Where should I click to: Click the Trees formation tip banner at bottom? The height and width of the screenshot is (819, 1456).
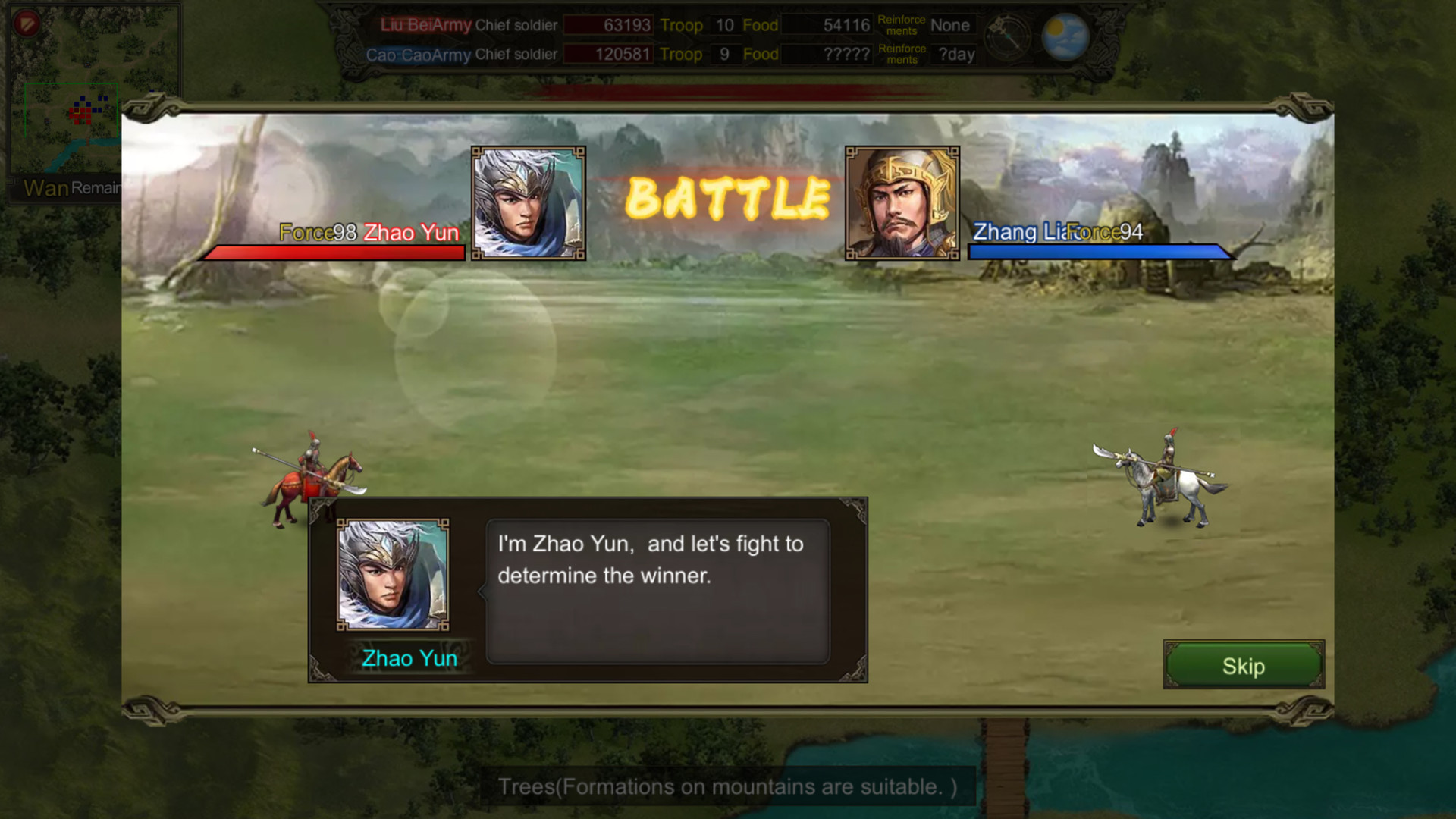pos(727,786)
